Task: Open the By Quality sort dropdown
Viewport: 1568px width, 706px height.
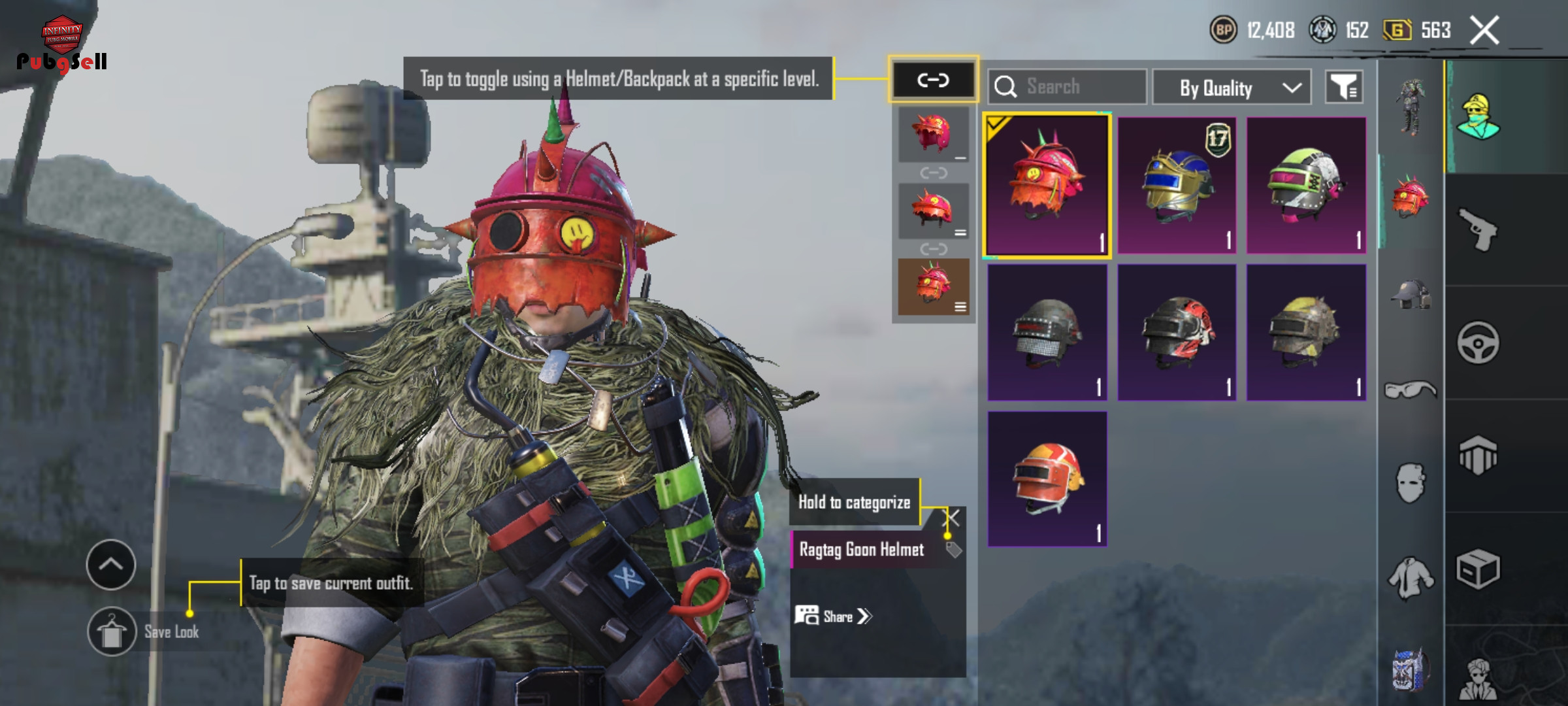Action: tap(1232, 87)
